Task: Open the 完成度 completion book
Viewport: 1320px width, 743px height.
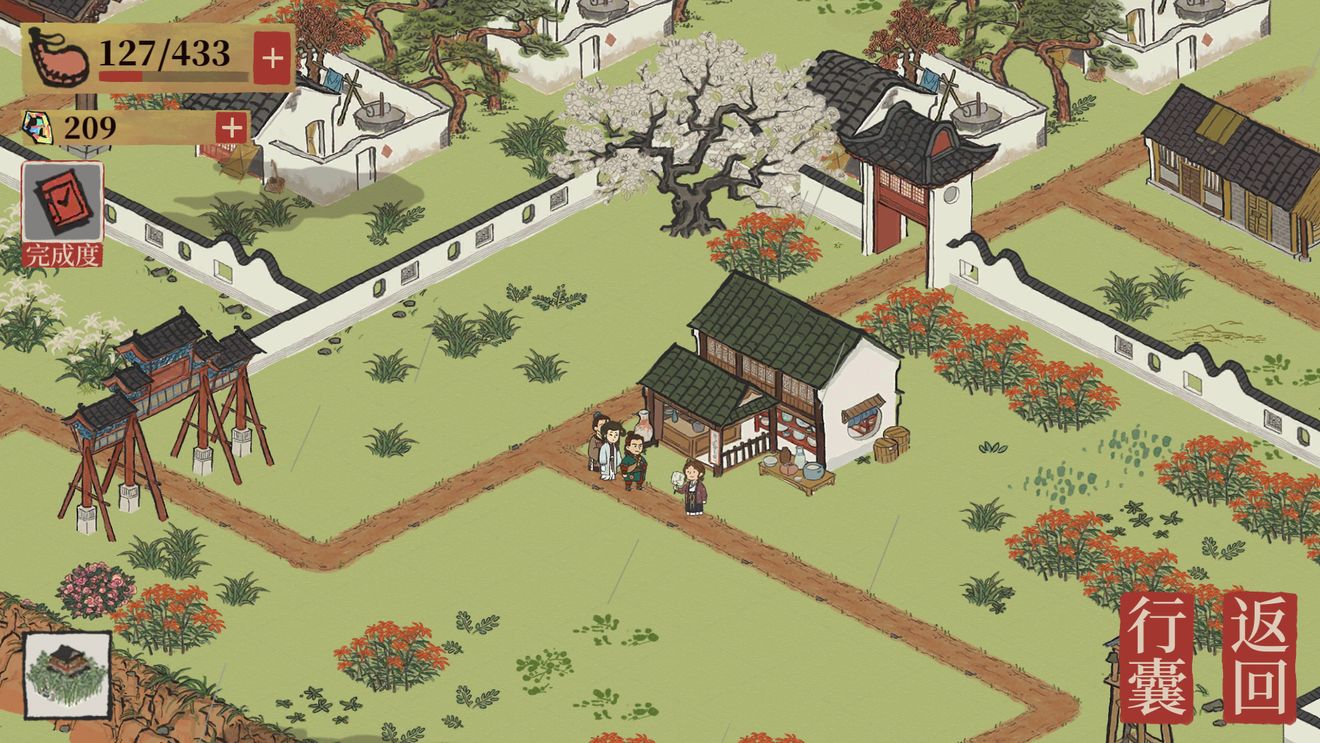Action: coord(62,214)
